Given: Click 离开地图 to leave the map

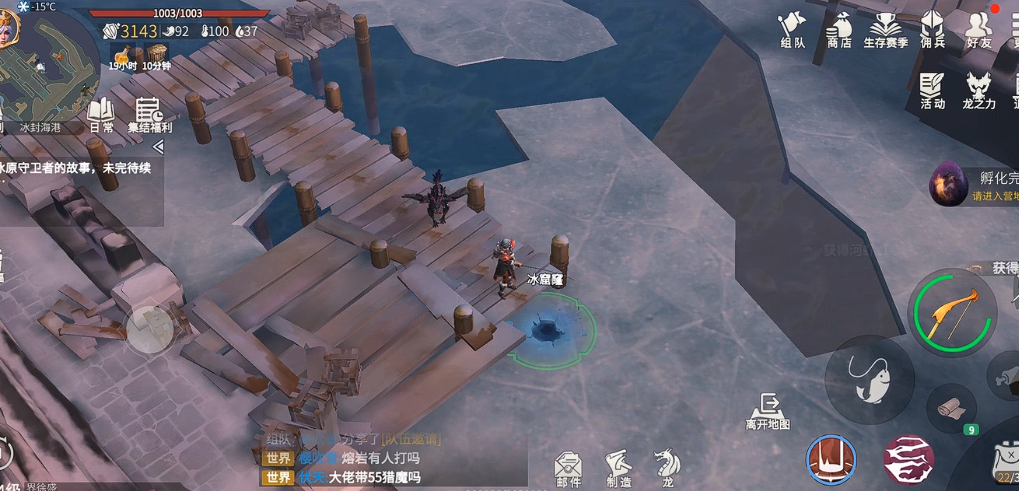Looking at the screenshot, I should [768, 411].
